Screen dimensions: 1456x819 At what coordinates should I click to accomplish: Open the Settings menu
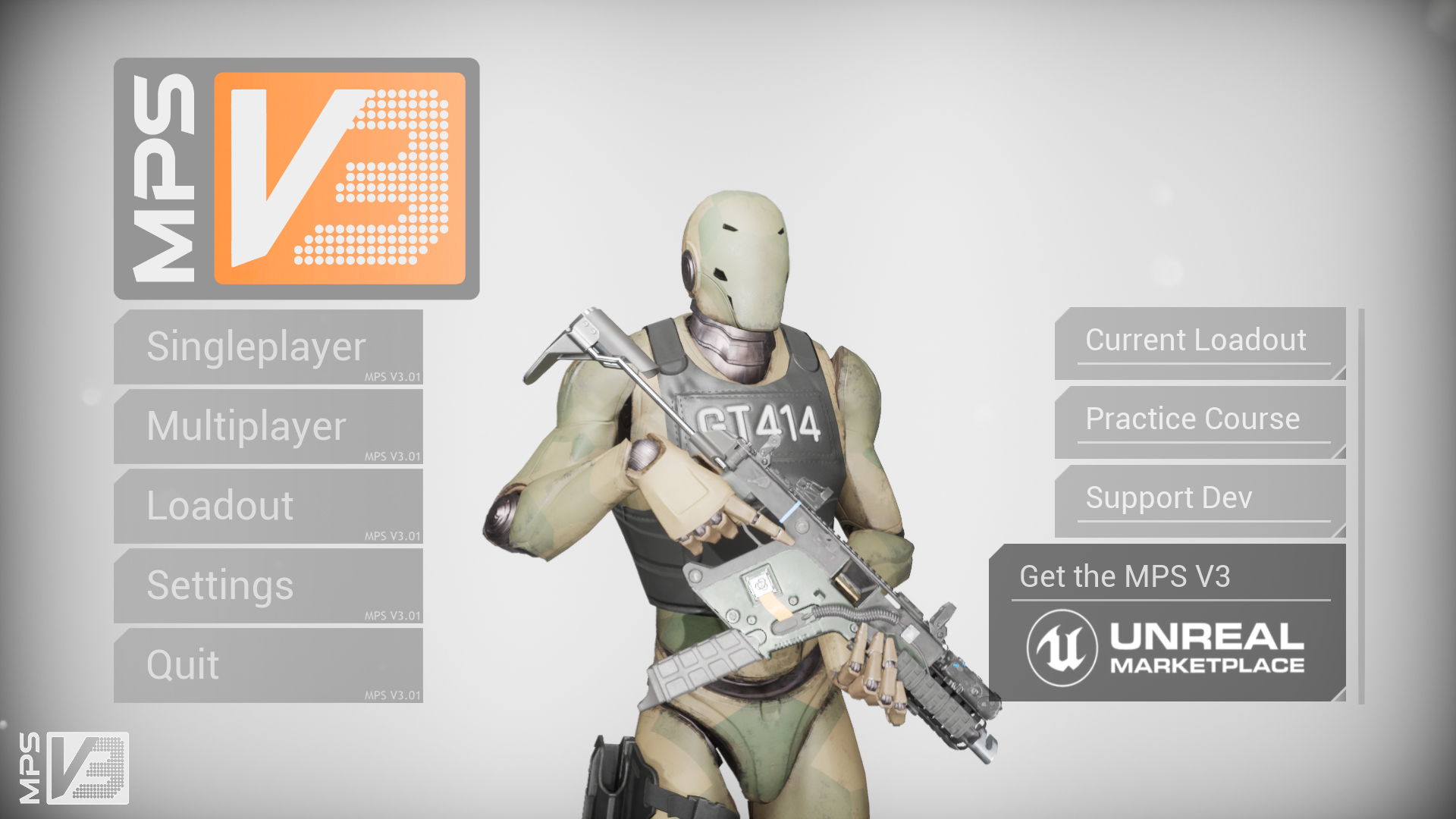[268, 585]
